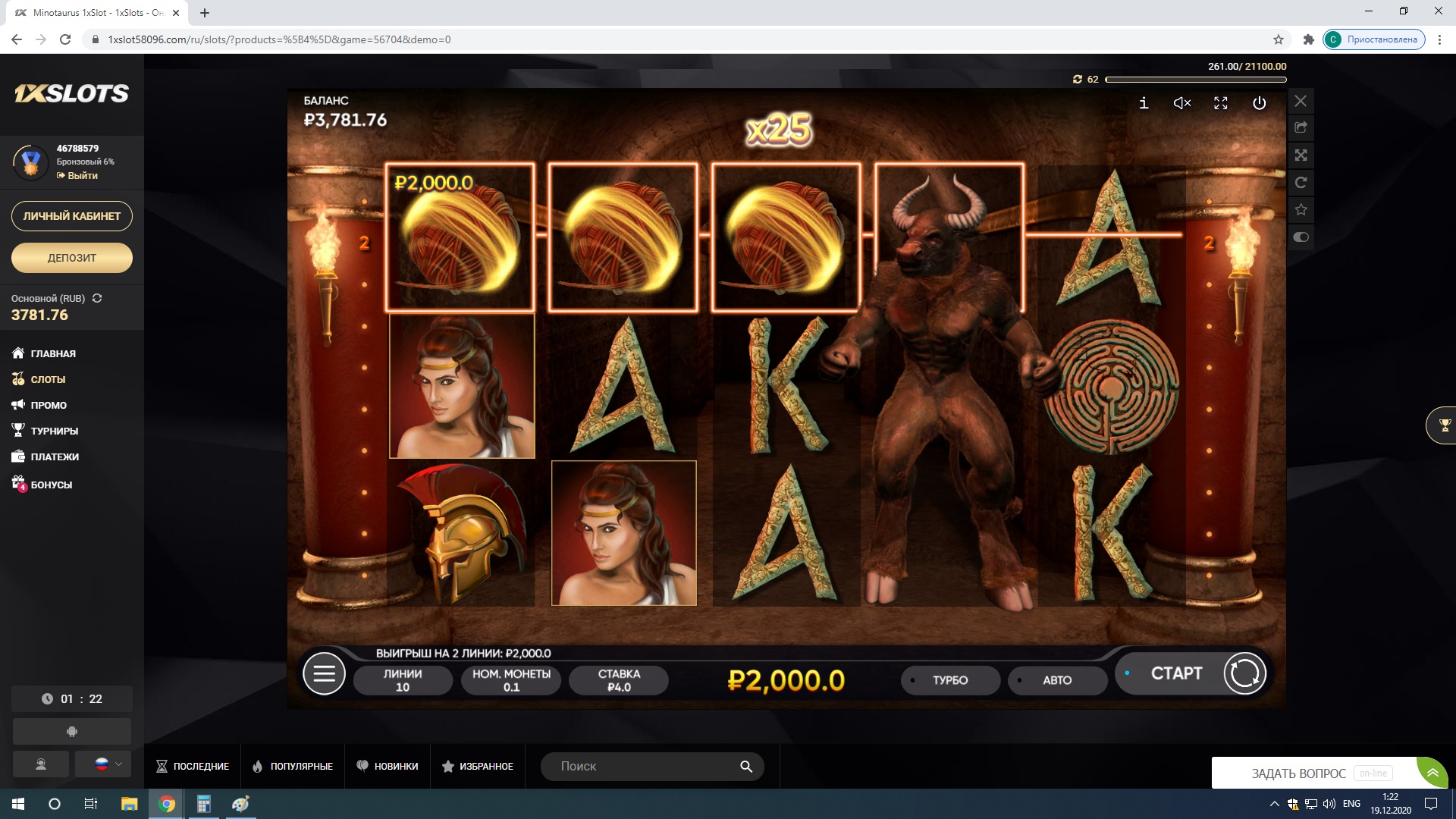Viewport: 1456px width, 819px height.
Task: Unmute the game sound
Action: click(x=1182, y=103)
